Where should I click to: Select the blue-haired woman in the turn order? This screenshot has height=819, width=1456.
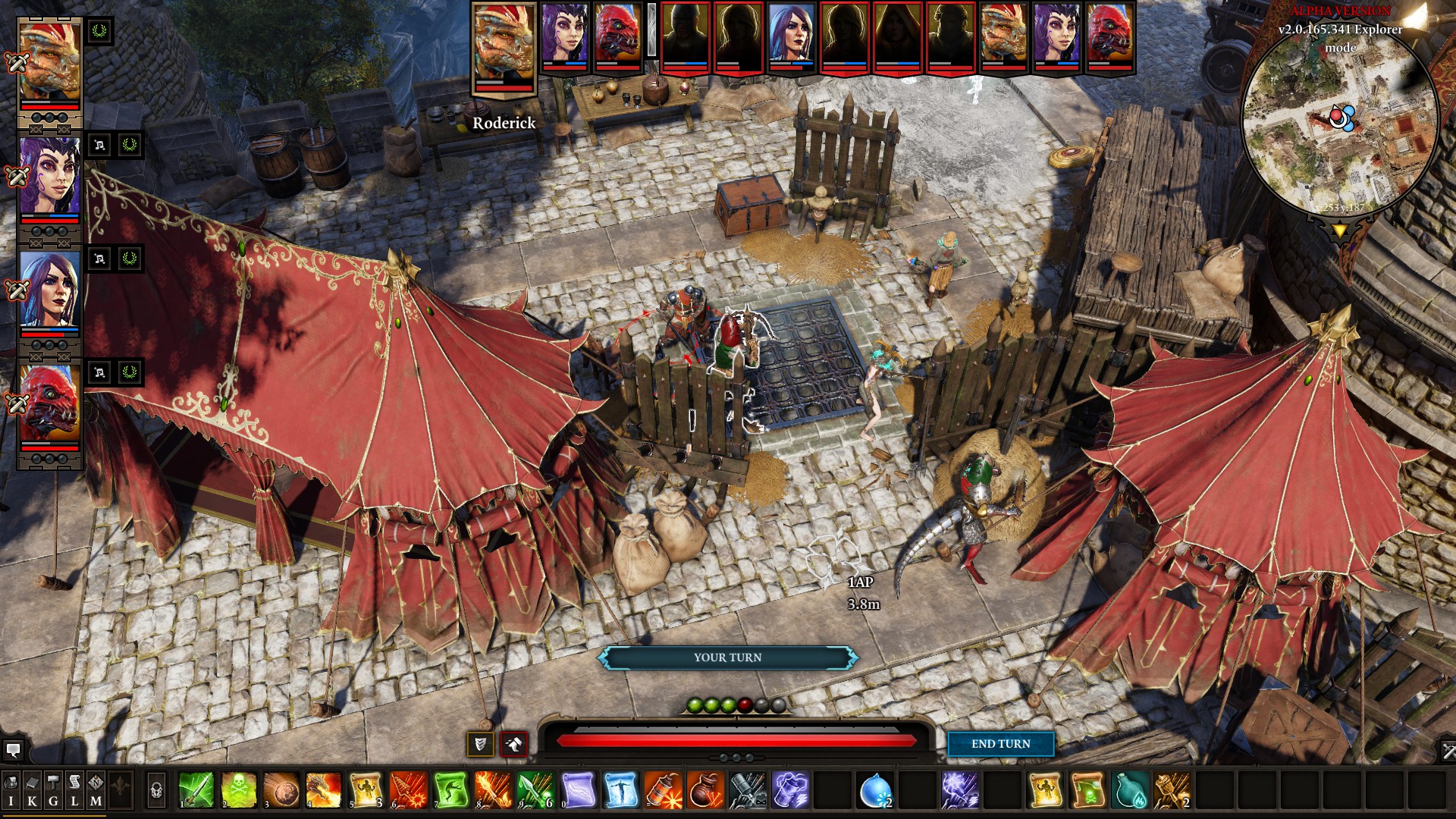click(792, 38)
